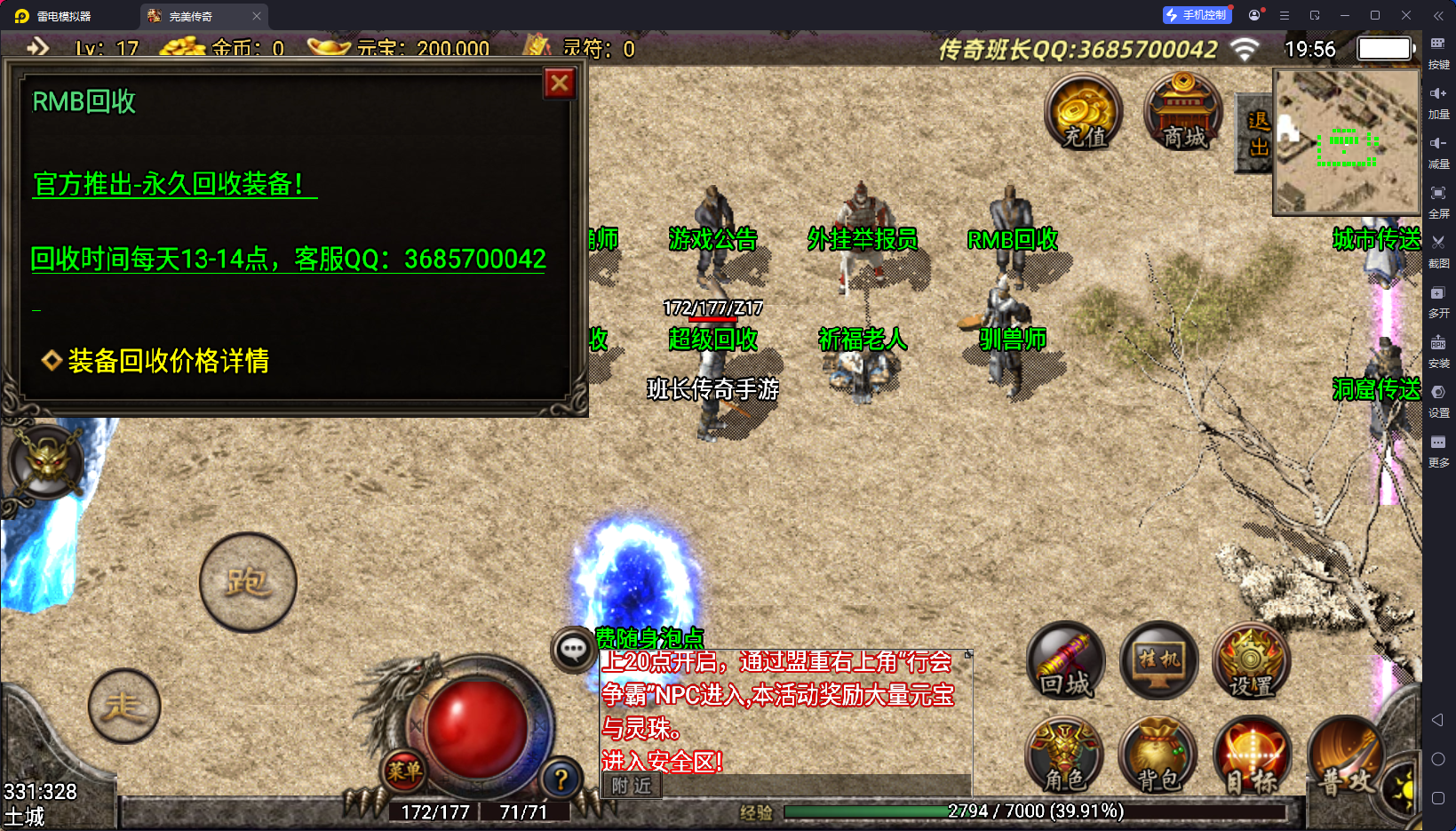Open the 充值 recharge icon

pyautogui.click(x=1084, y=112)
